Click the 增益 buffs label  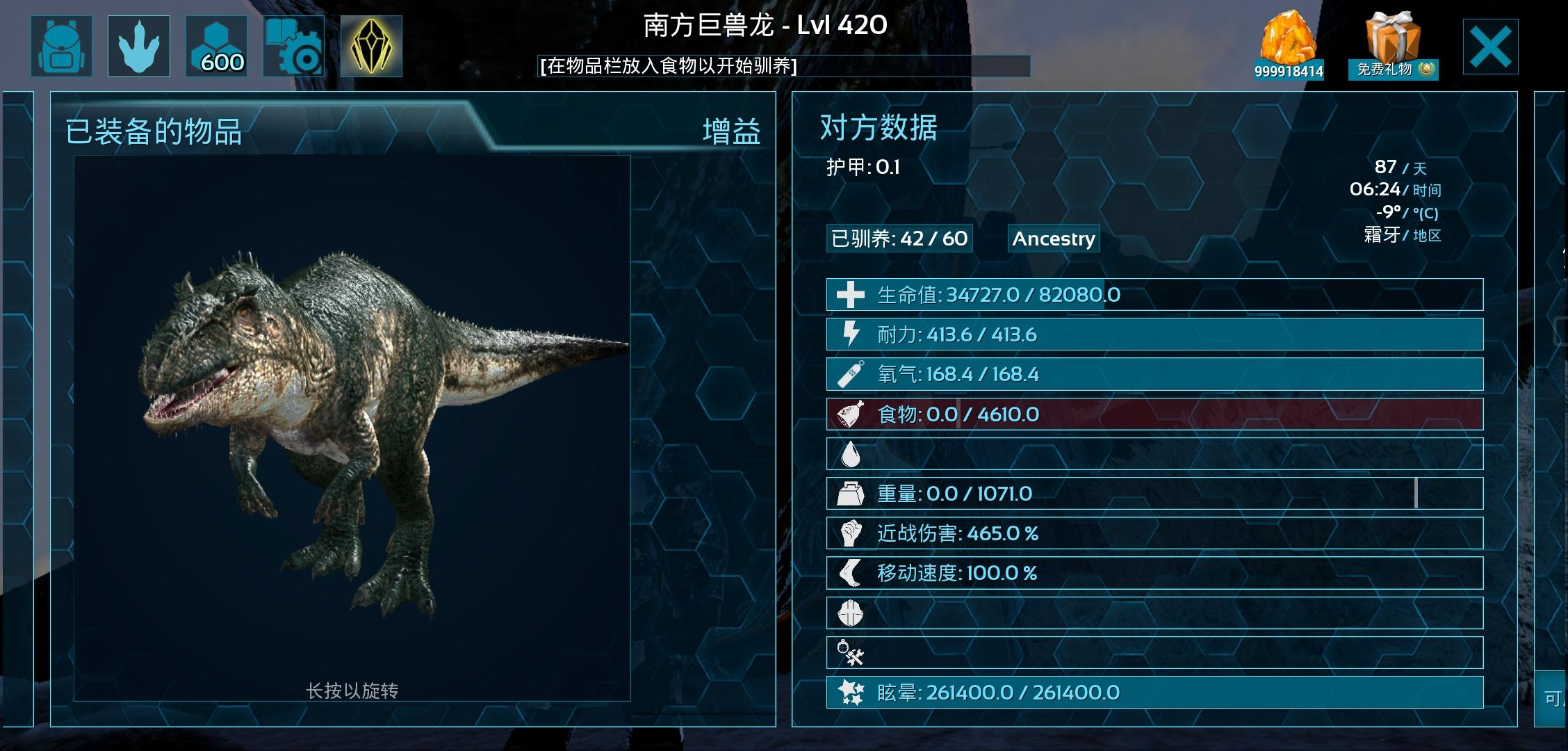point(731,131)
